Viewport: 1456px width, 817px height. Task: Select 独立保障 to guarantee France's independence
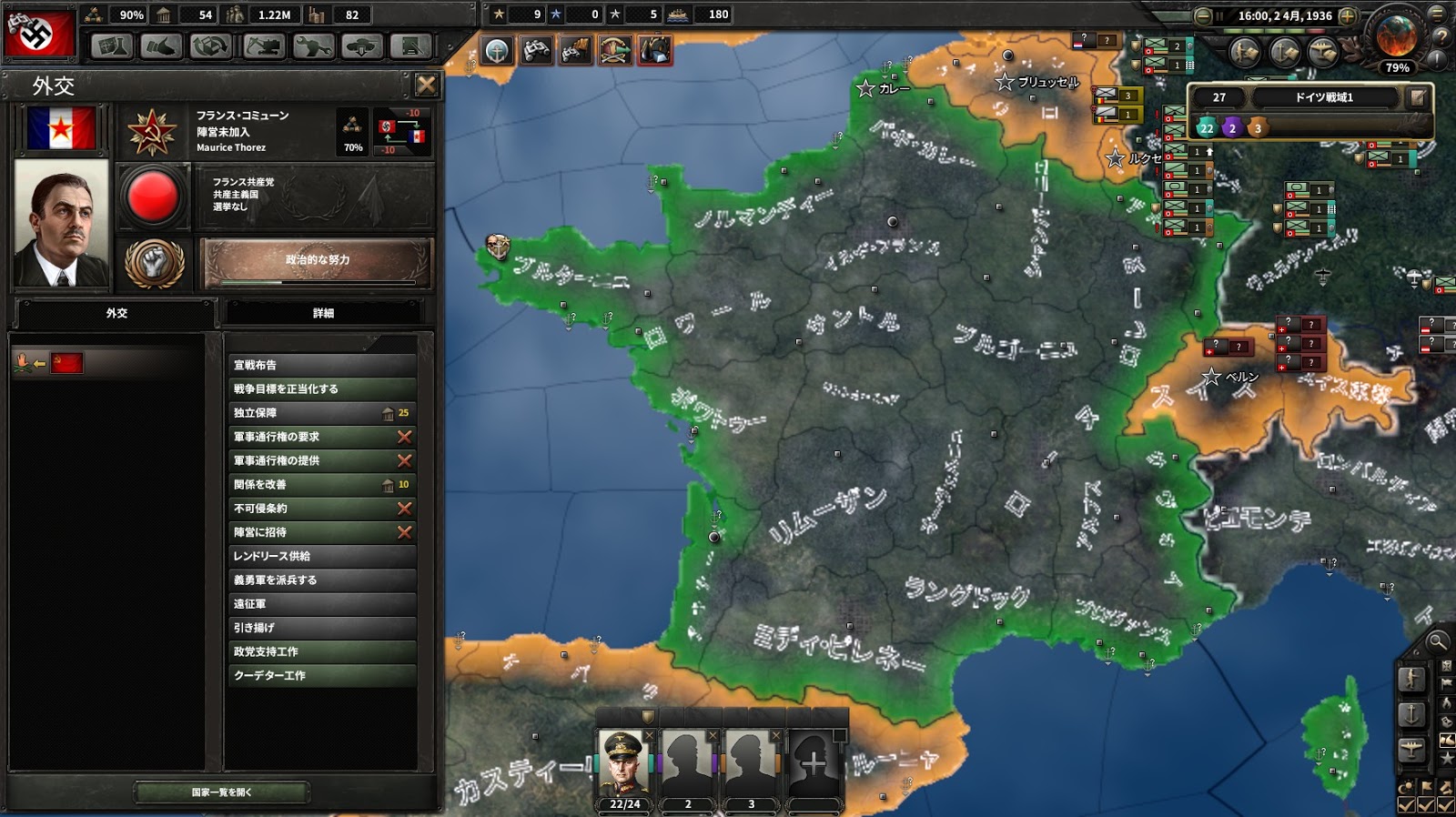(323, 412)
